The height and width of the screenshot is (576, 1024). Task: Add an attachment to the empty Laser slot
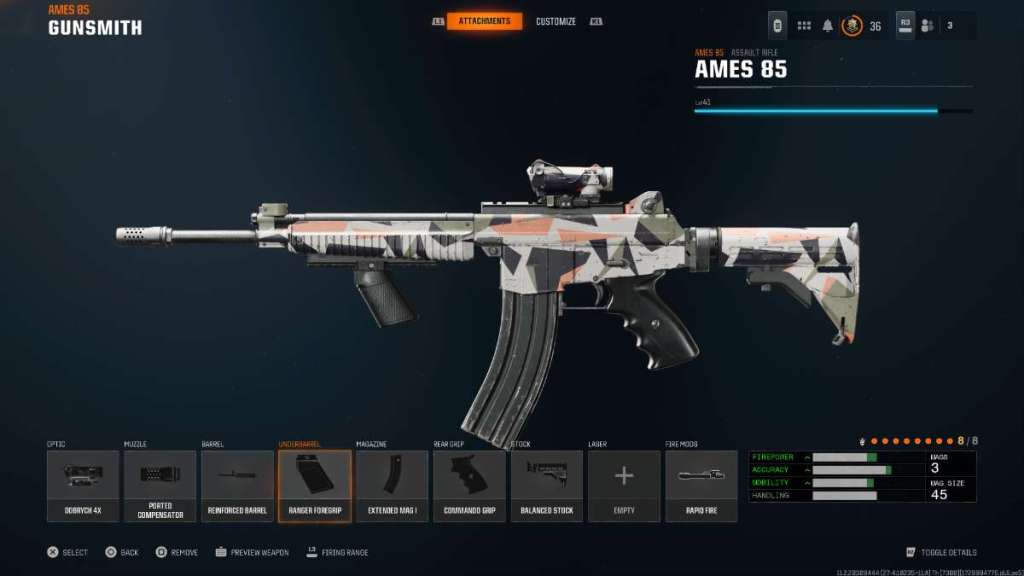[x=623, y=485]
